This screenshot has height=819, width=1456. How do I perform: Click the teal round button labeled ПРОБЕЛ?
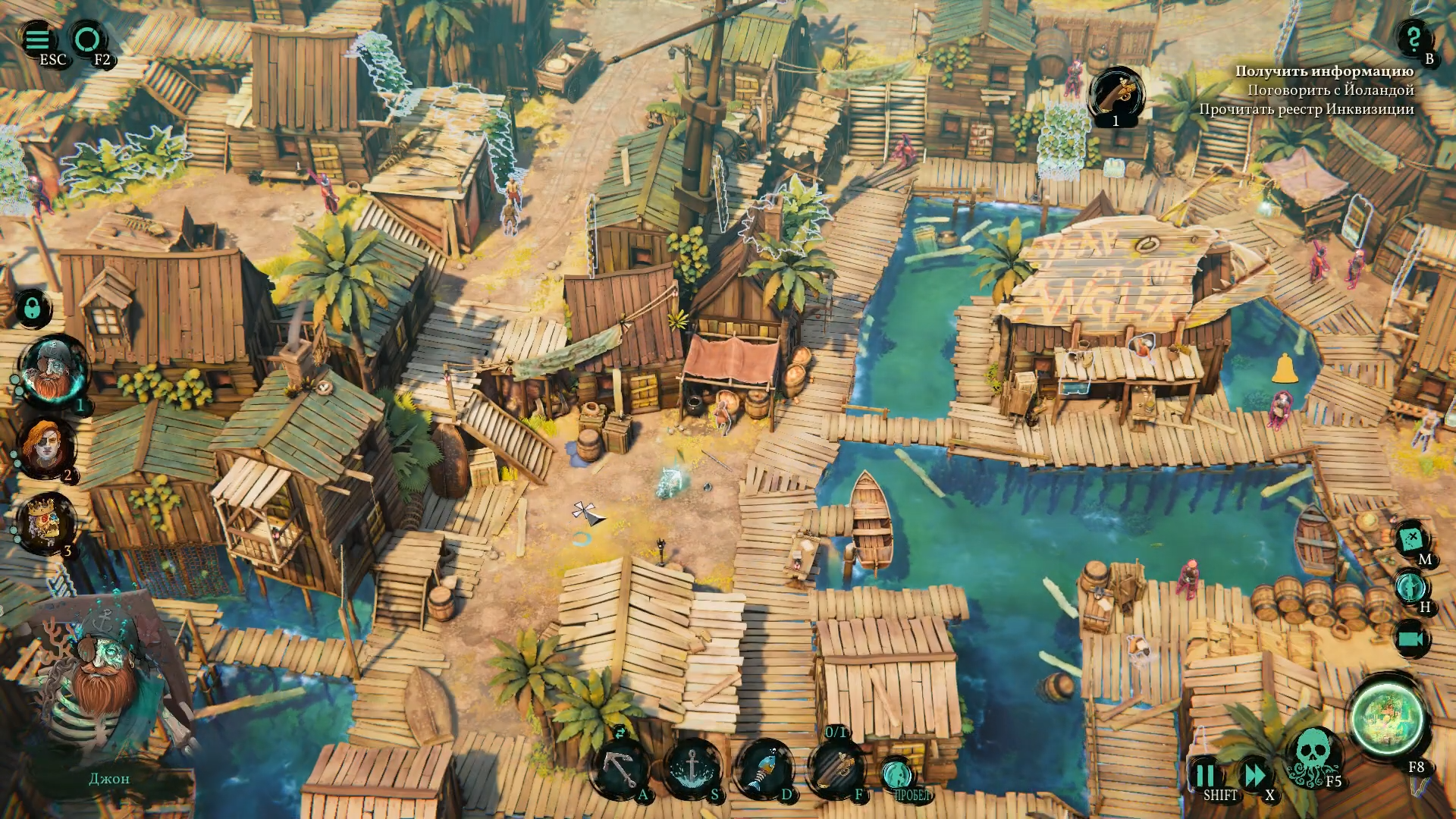pos(897,775)
